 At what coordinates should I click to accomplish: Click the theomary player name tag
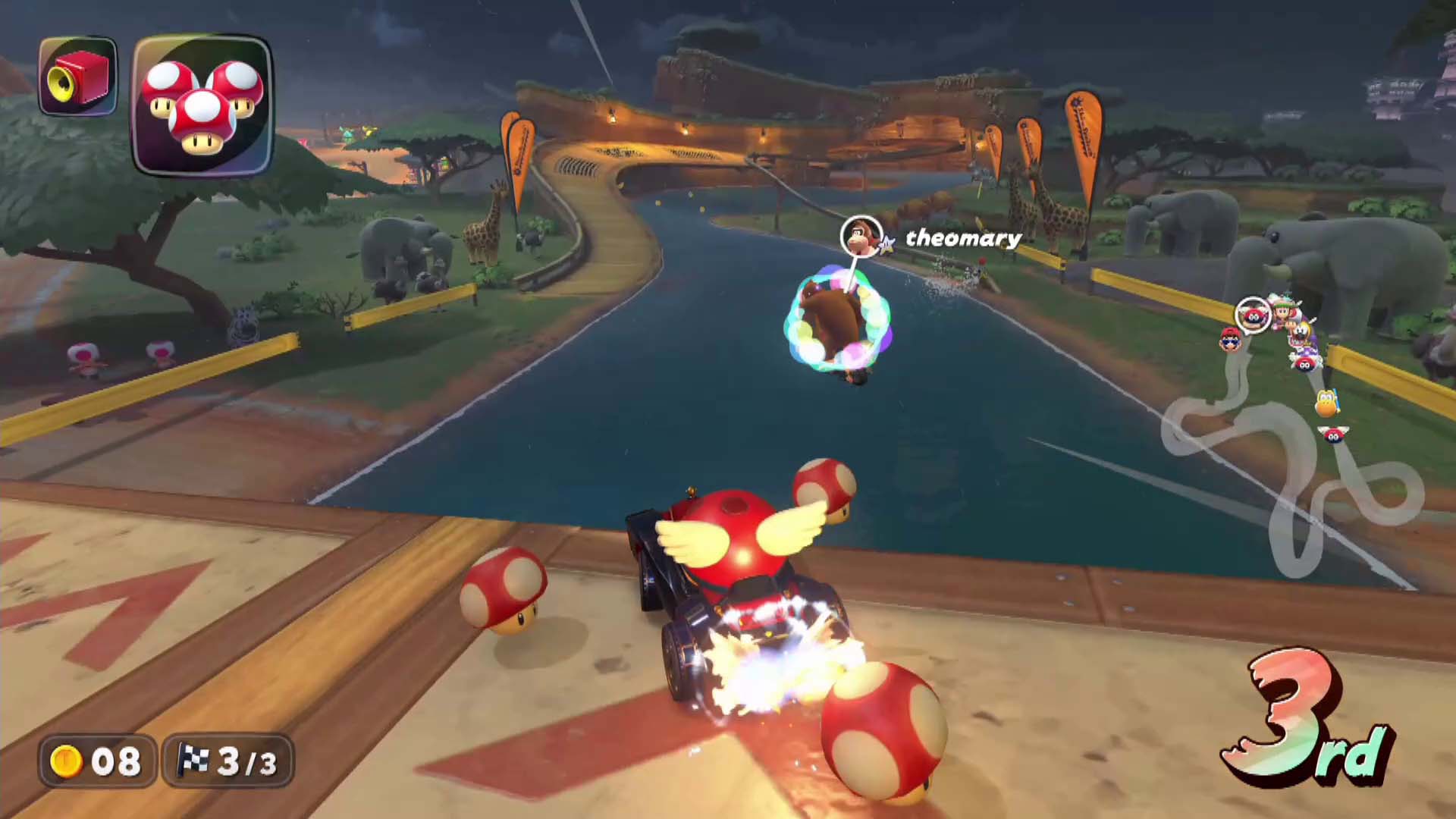(963, 238)
